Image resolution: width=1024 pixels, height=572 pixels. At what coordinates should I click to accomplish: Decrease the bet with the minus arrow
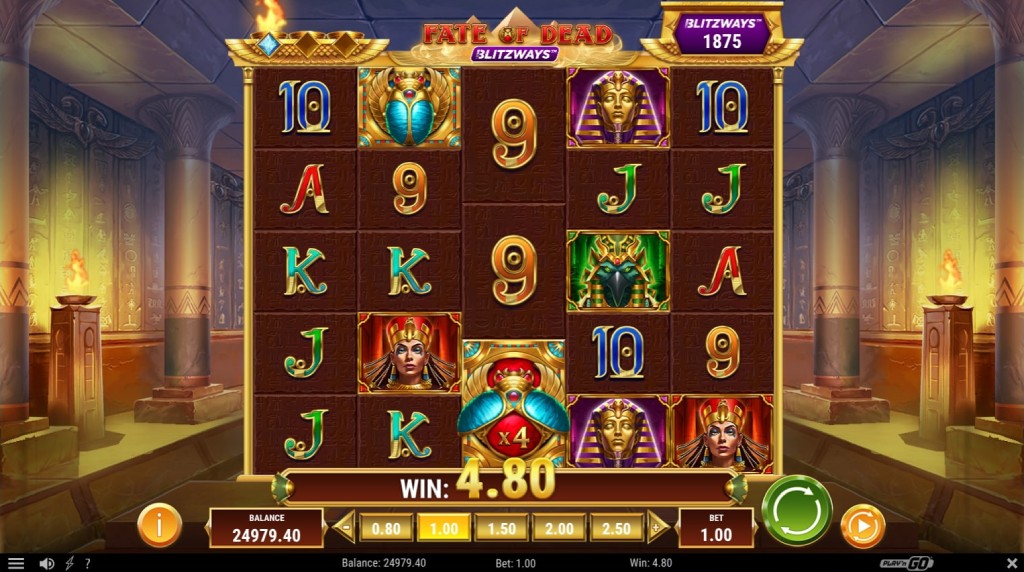[x=345, y=527]
